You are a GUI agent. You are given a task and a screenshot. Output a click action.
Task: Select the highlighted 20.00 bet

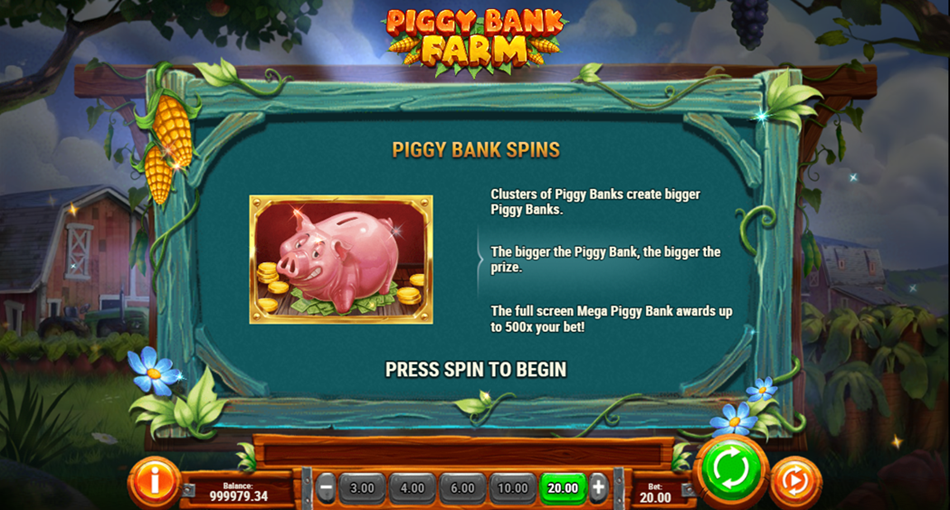click(x=563, y=488)
